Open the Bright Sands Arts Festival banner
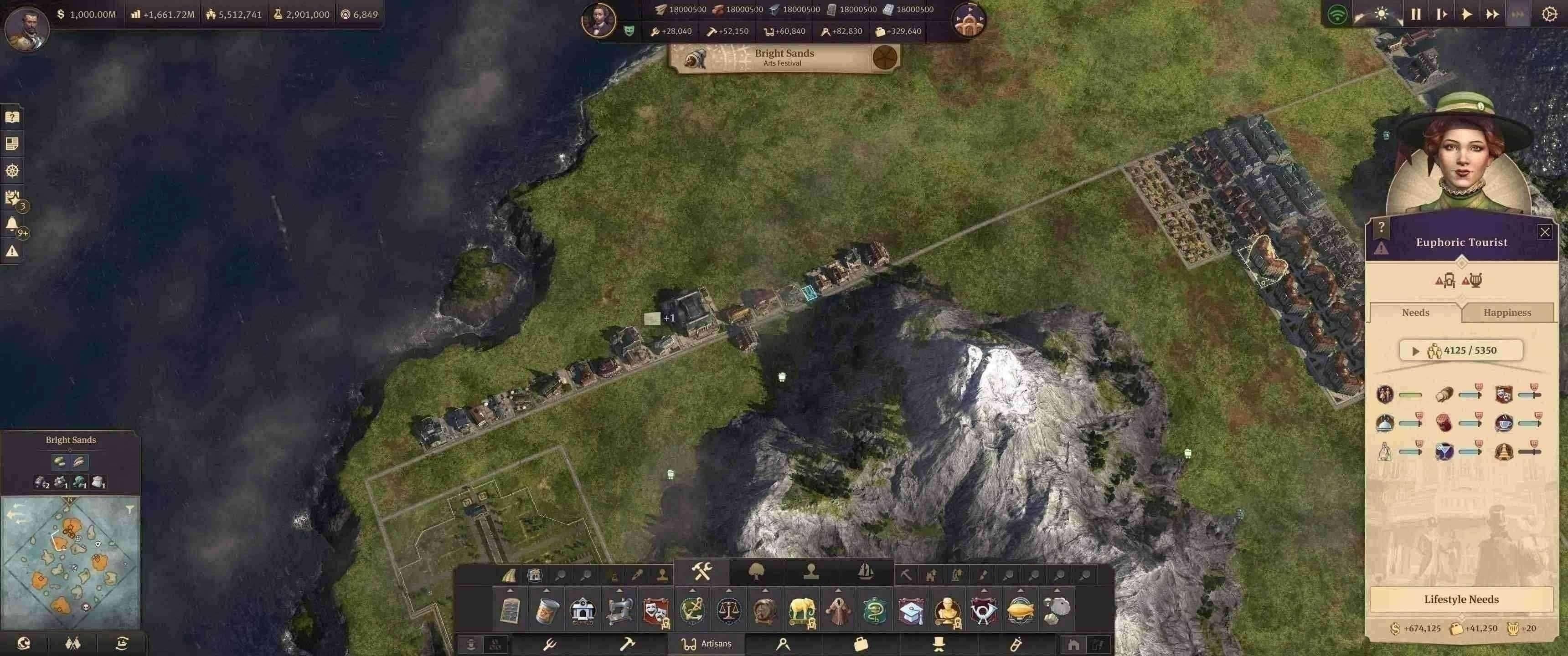This screenshot has width=1568, height=656. click(784, 58)
